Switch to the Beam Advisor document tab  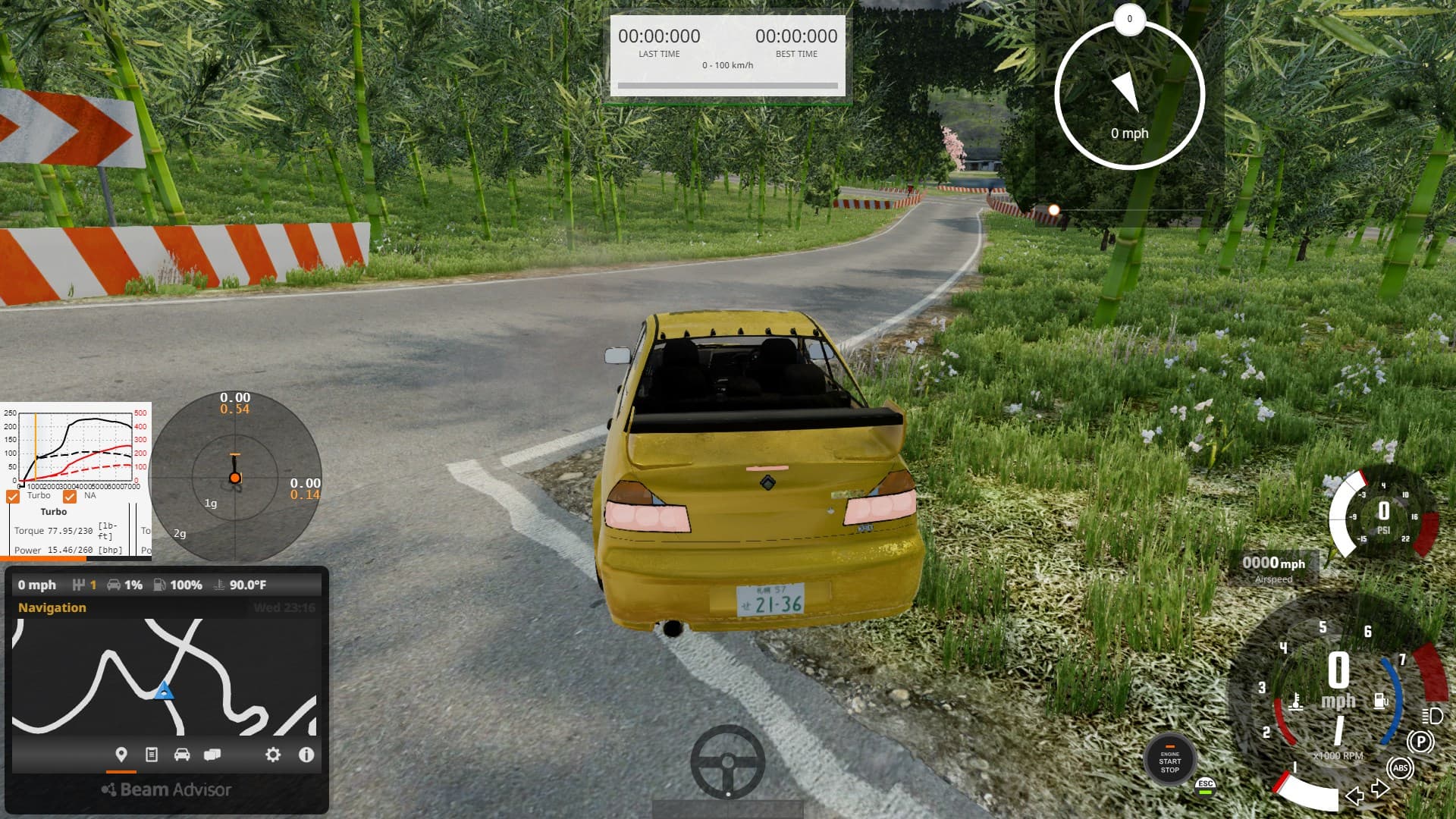pos(152,755)
